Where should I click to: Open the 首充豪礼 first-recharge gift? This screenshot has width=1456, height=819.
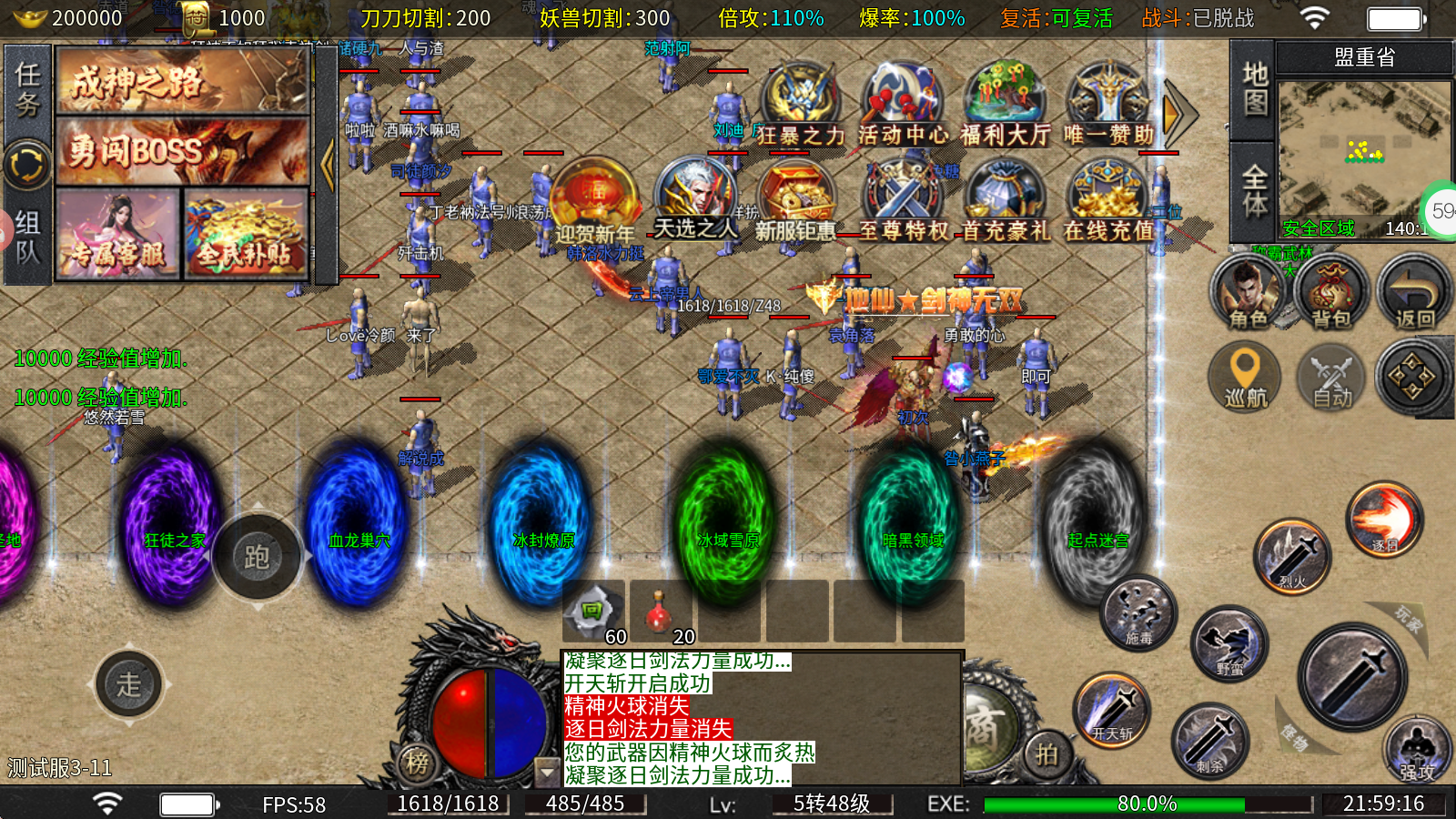[1006, 202]
